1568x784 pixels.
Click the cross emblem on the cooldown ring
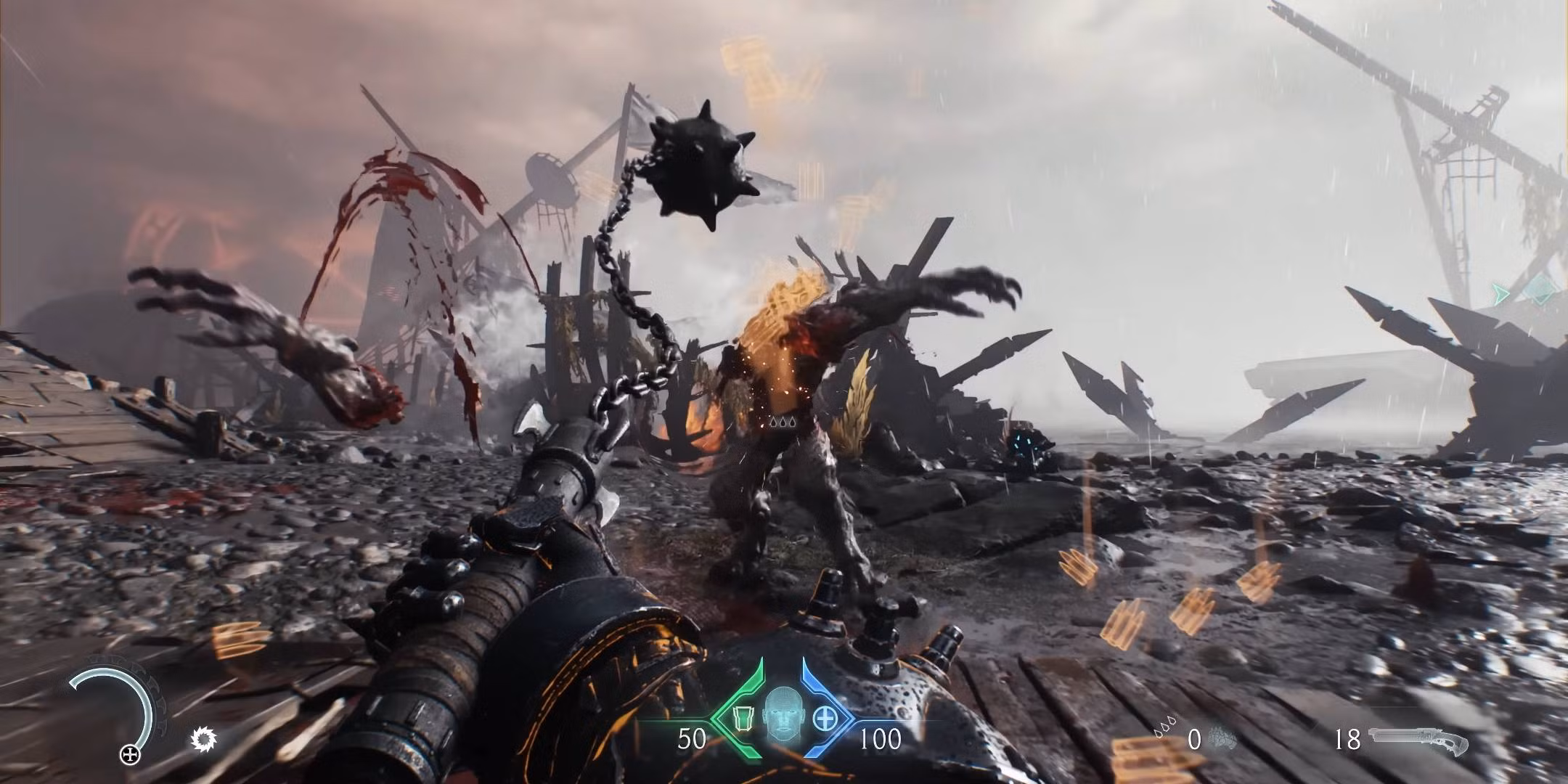coord(131,754)
